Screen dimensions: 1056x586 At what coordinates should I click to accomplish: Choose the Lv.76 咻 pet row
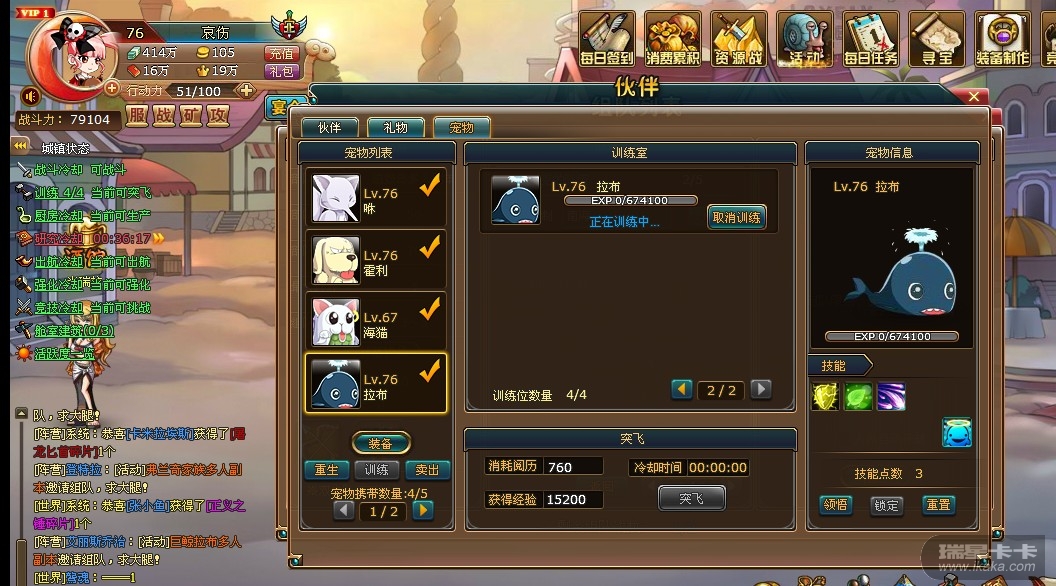pos(376,197)
